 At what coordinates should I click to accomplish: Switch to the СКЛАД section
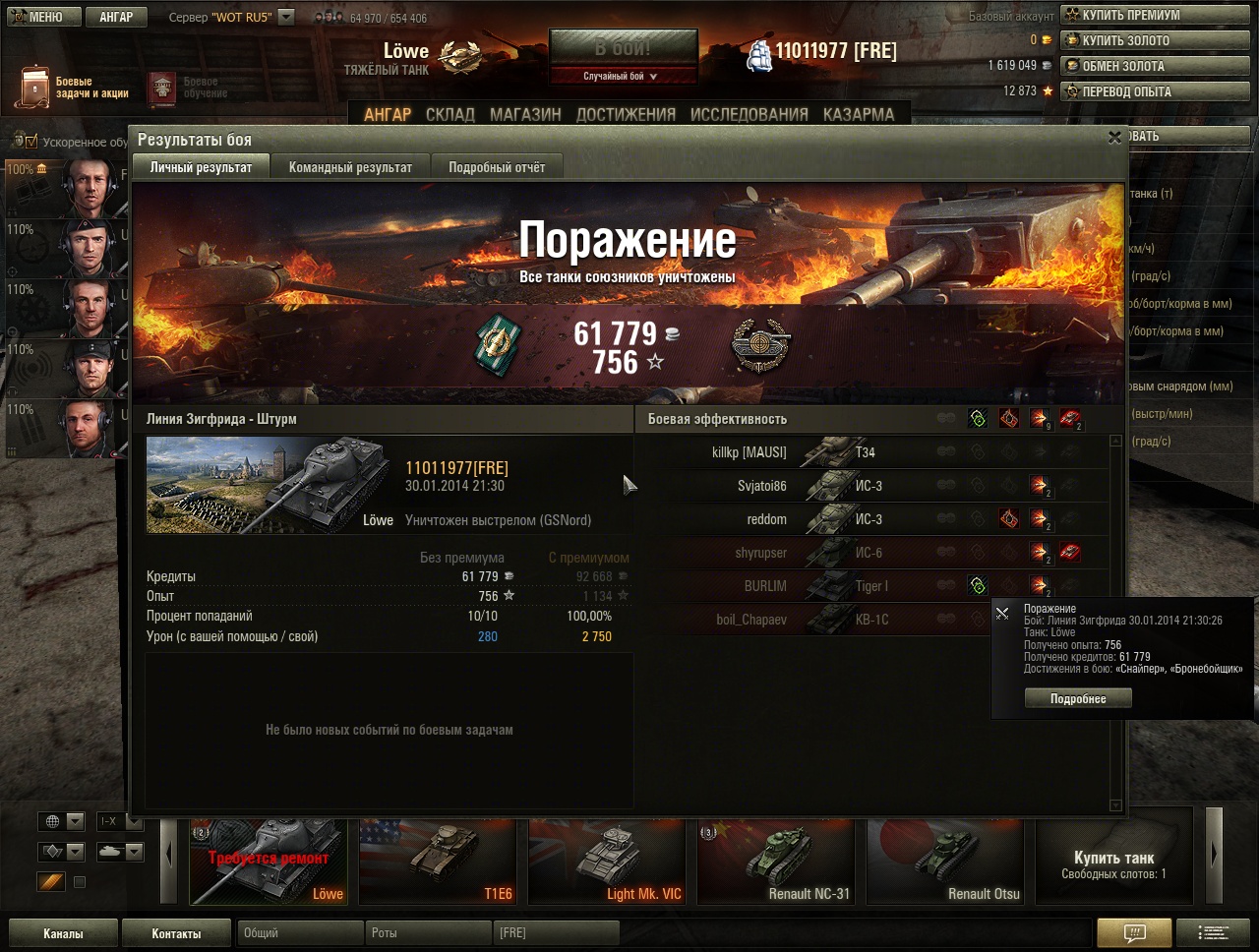point(450,114)
